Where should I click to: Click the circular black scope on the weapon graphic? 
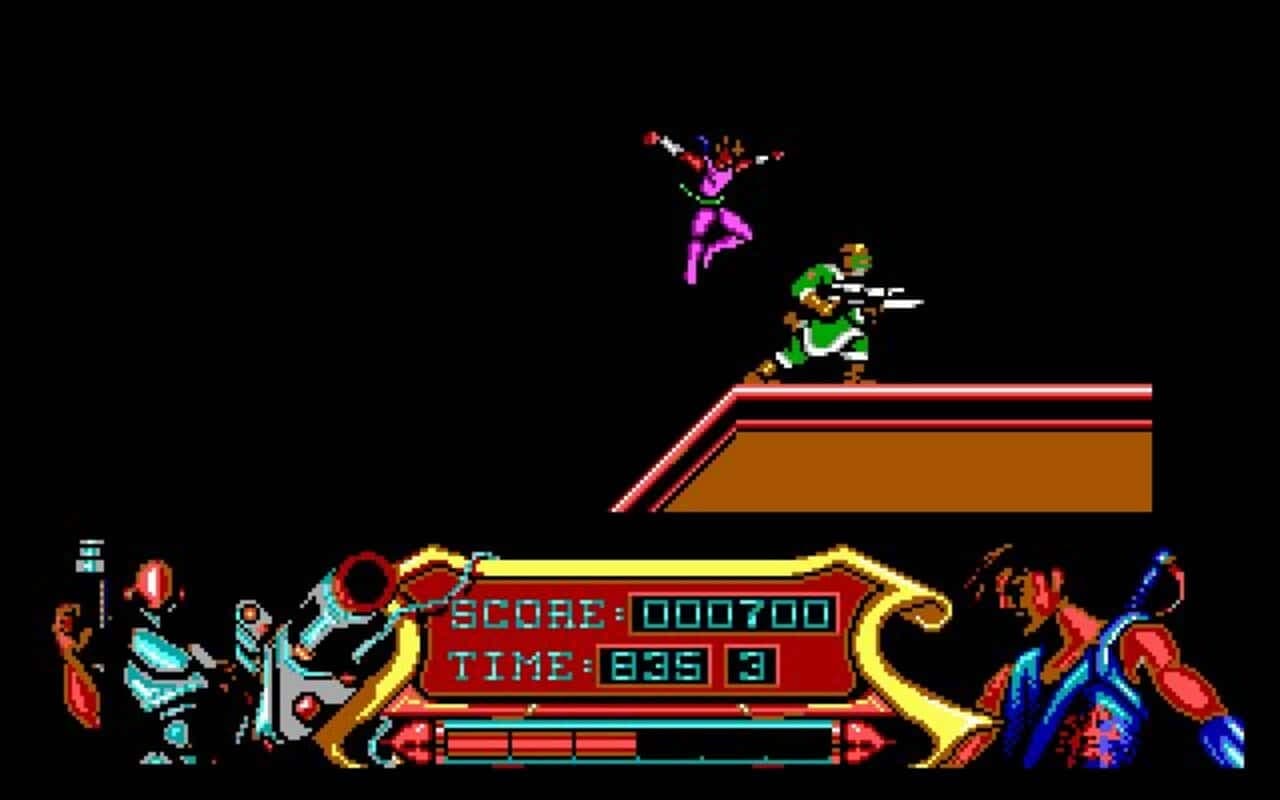pos(365,585)
